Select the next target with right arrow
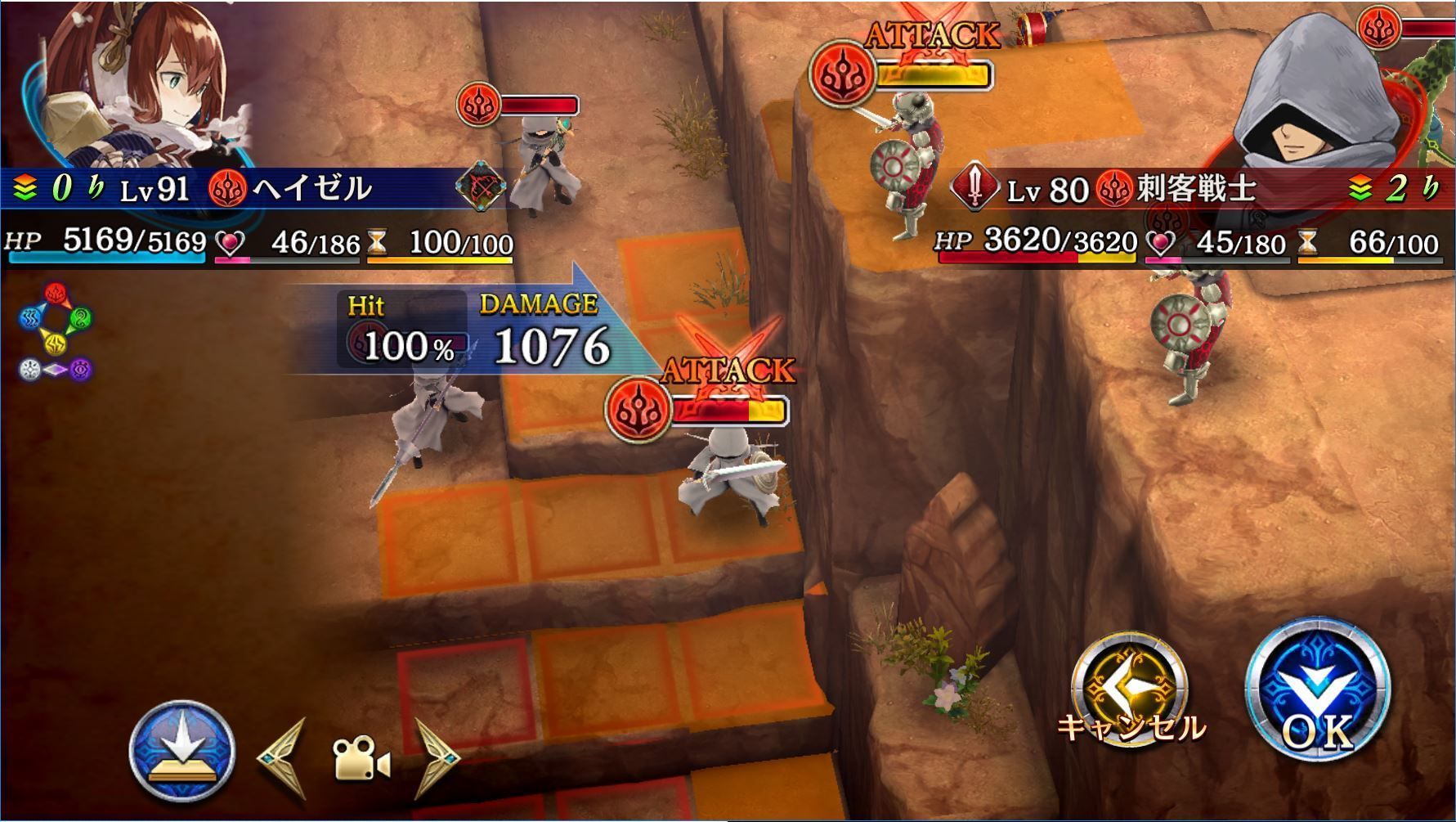 pos(437,758)
